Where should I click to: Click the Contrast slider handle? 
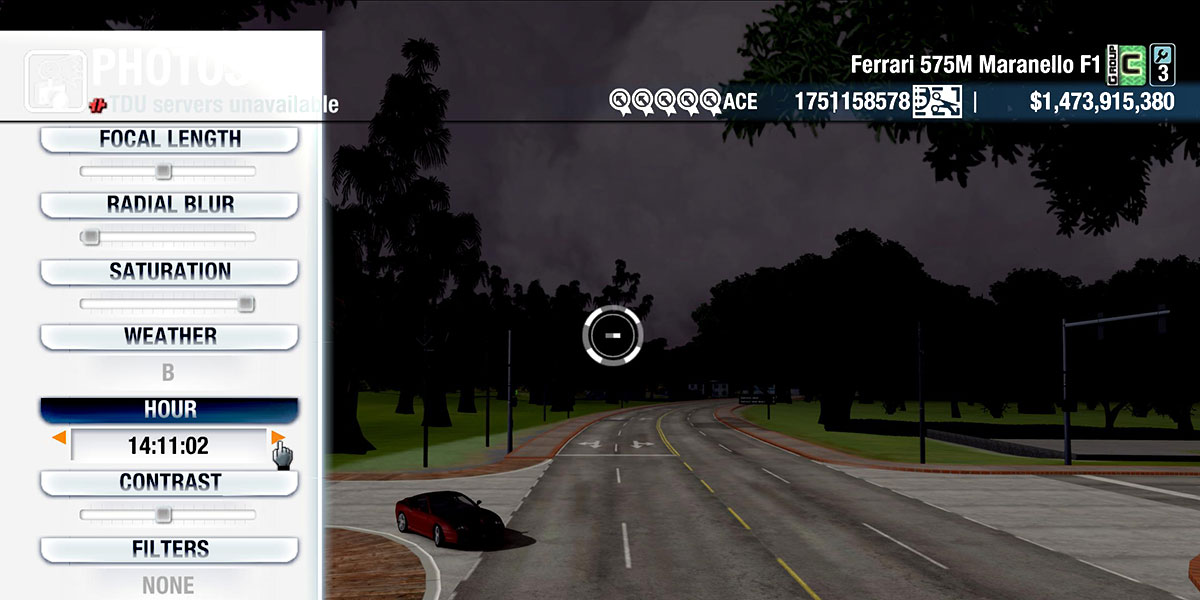[163, 515]
